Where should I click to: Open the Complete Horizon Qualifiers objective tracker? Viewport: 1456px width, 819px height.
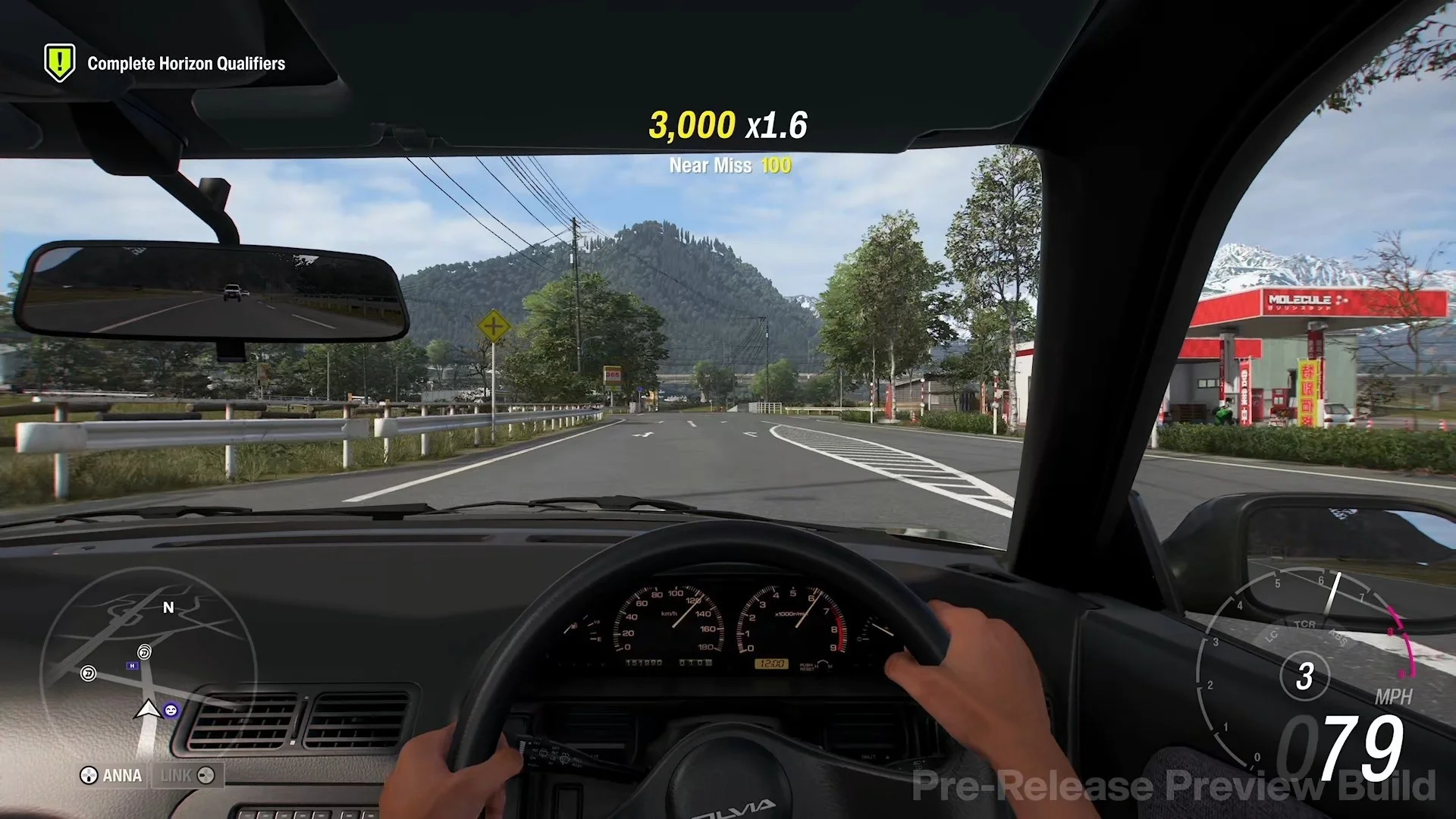pyautogui.click(x=165, y=64)
